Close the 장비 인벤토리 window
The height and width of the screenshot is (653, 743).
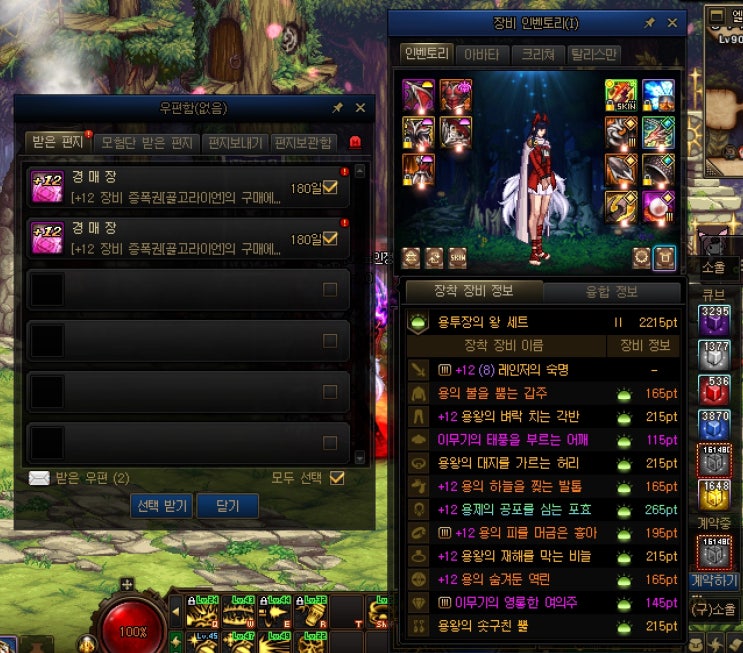click(x=673, y=22)
